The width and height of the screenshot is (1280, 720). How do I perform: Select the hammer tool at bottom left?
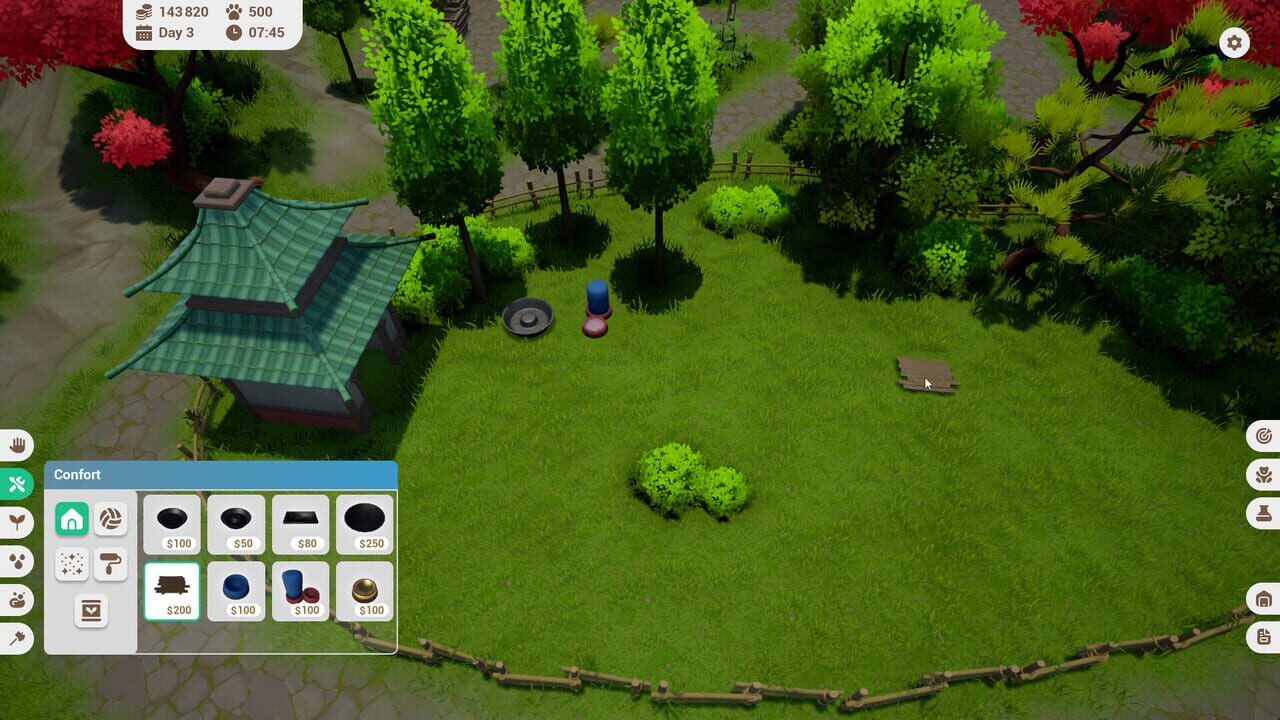coord(18,639)
